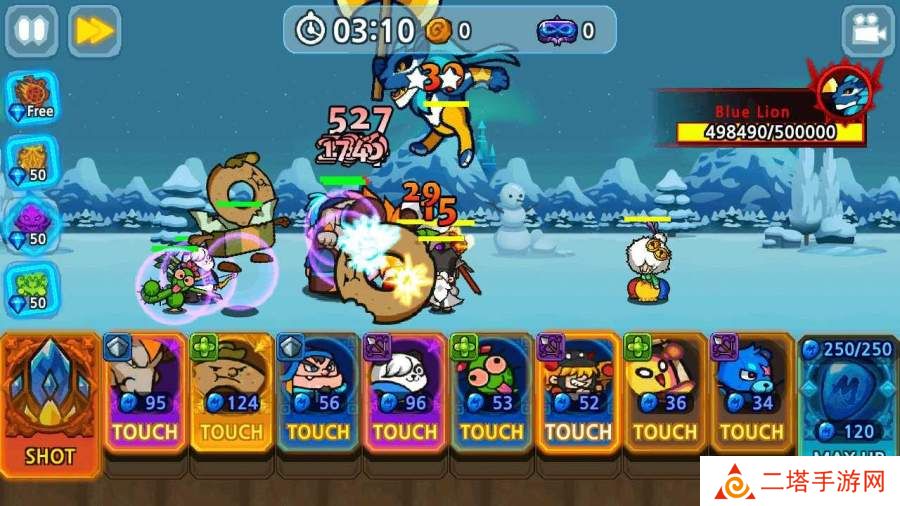Summon the 95-cost orange-haired unit
Image resolution: width=900 pixels, height=506 pixels.
pos(145,395)
